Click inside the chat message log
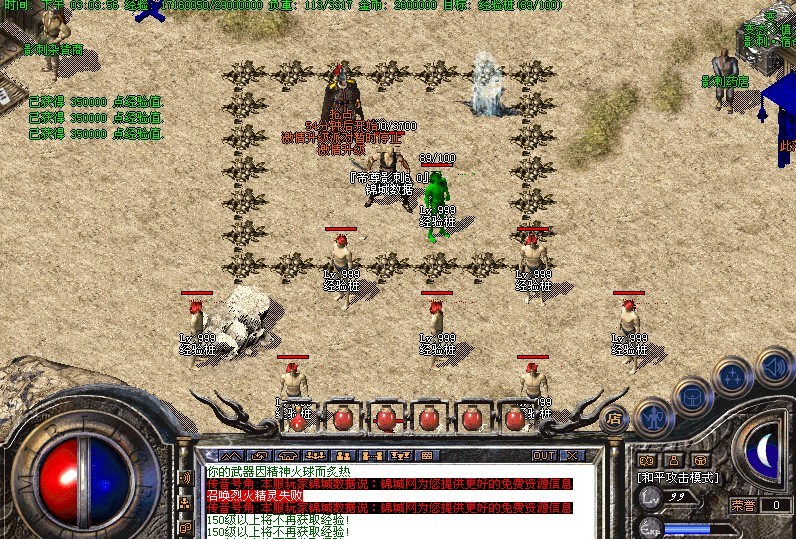Screen dimensions: 796x539 click(390, 500)
